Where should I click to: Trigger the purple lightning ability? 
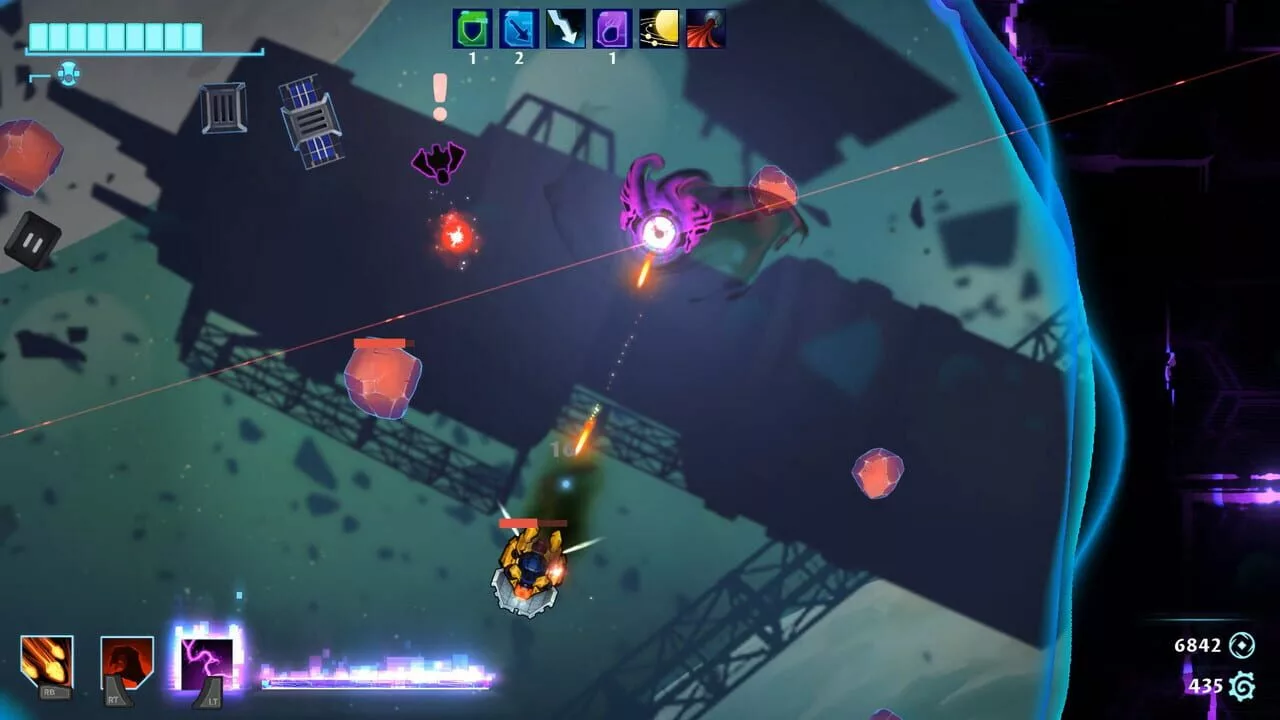pos(207,661)
